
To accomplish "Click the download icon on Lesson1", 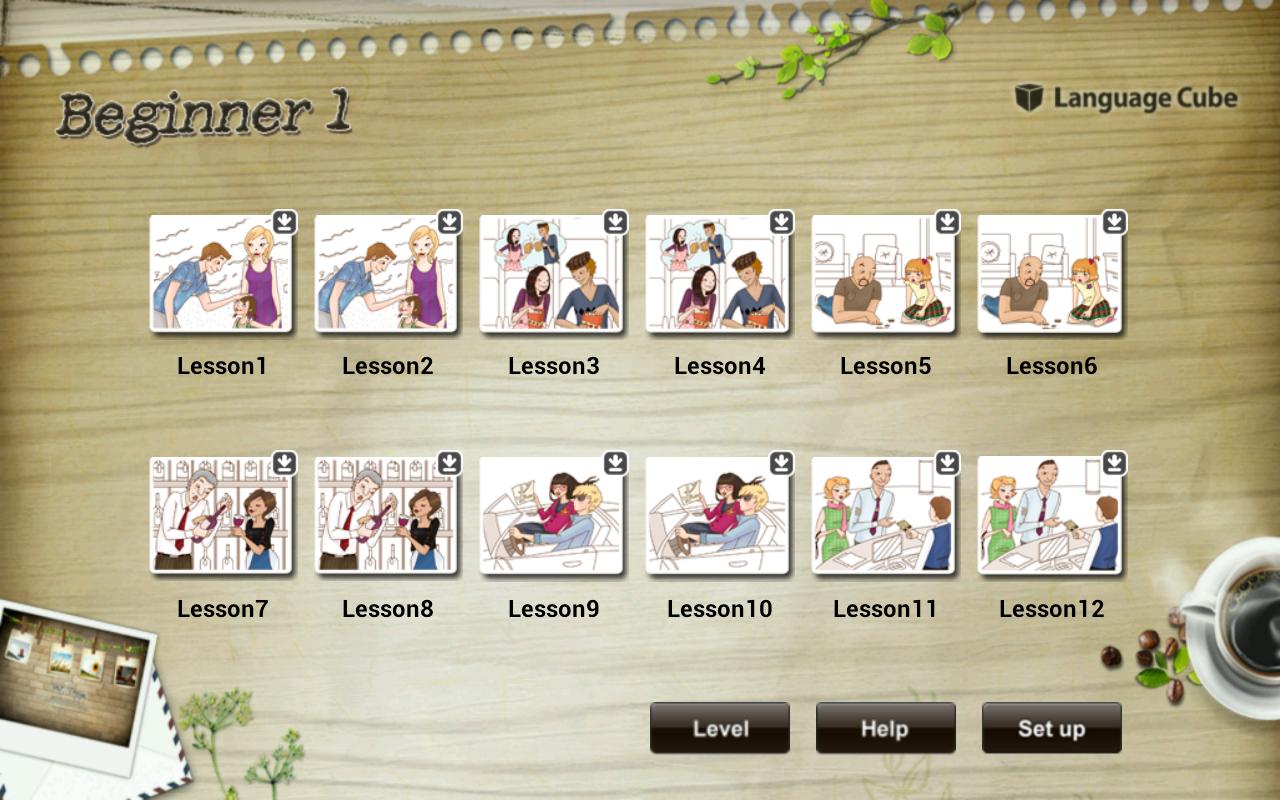I will coord(283,224).
